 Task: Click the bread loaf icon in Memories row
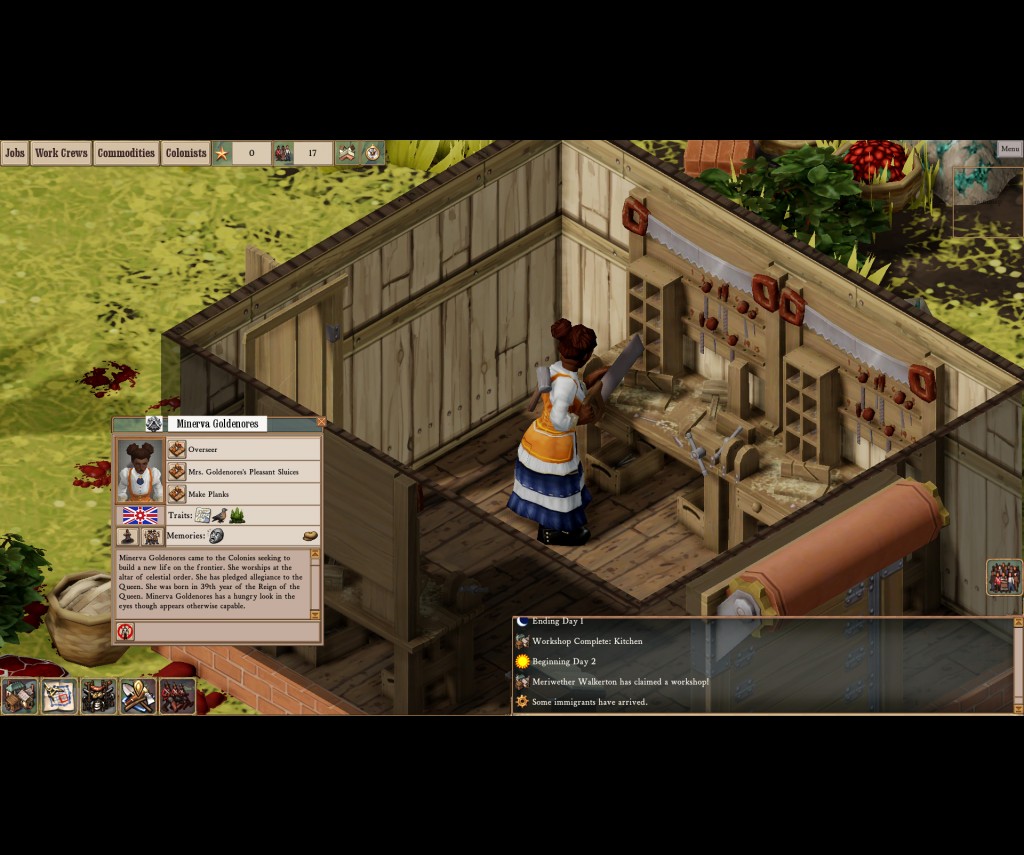310,536
